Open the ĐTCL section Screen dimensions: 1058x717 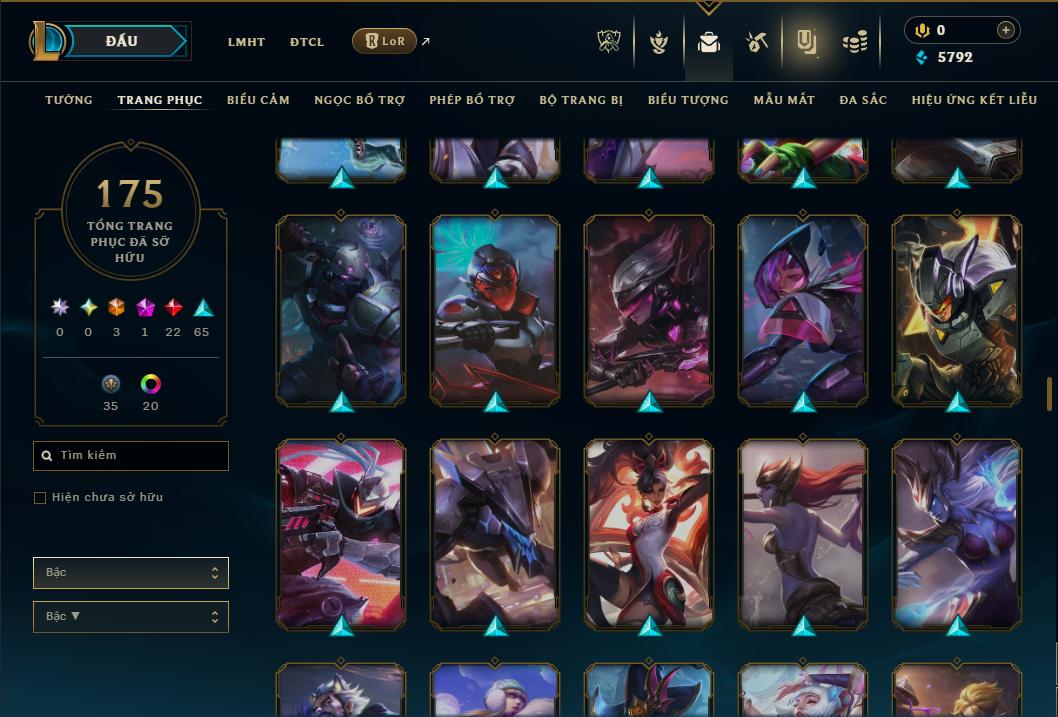pos(307,42)
